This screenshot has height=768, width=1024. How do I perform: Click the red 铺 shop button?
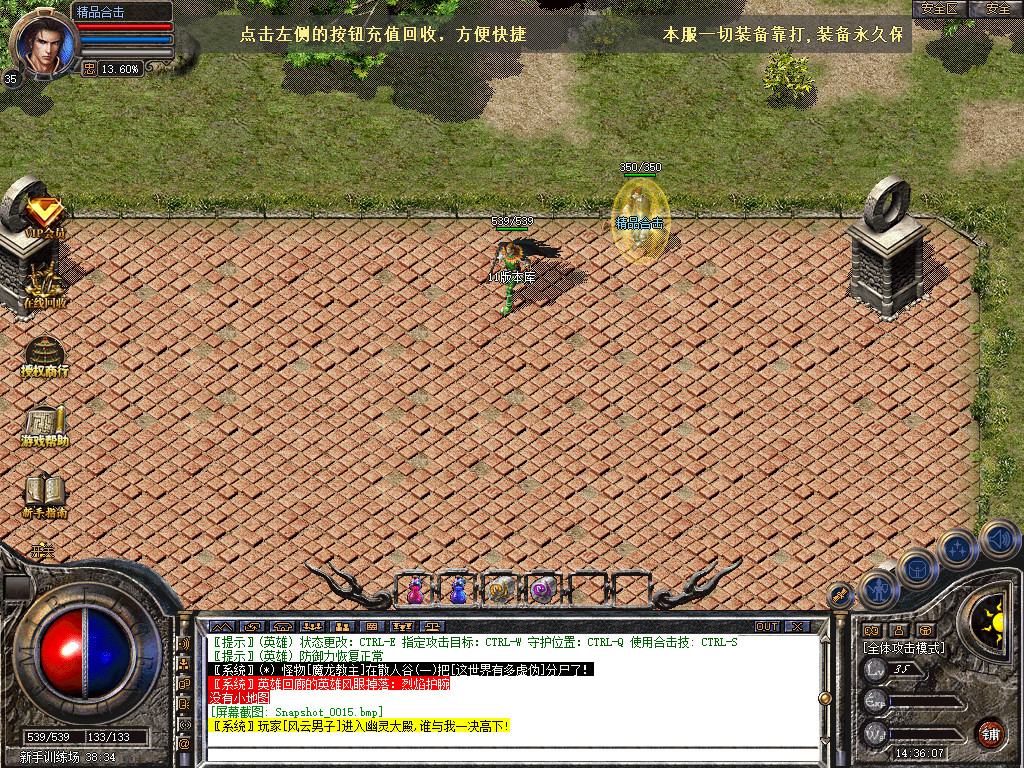991,732
